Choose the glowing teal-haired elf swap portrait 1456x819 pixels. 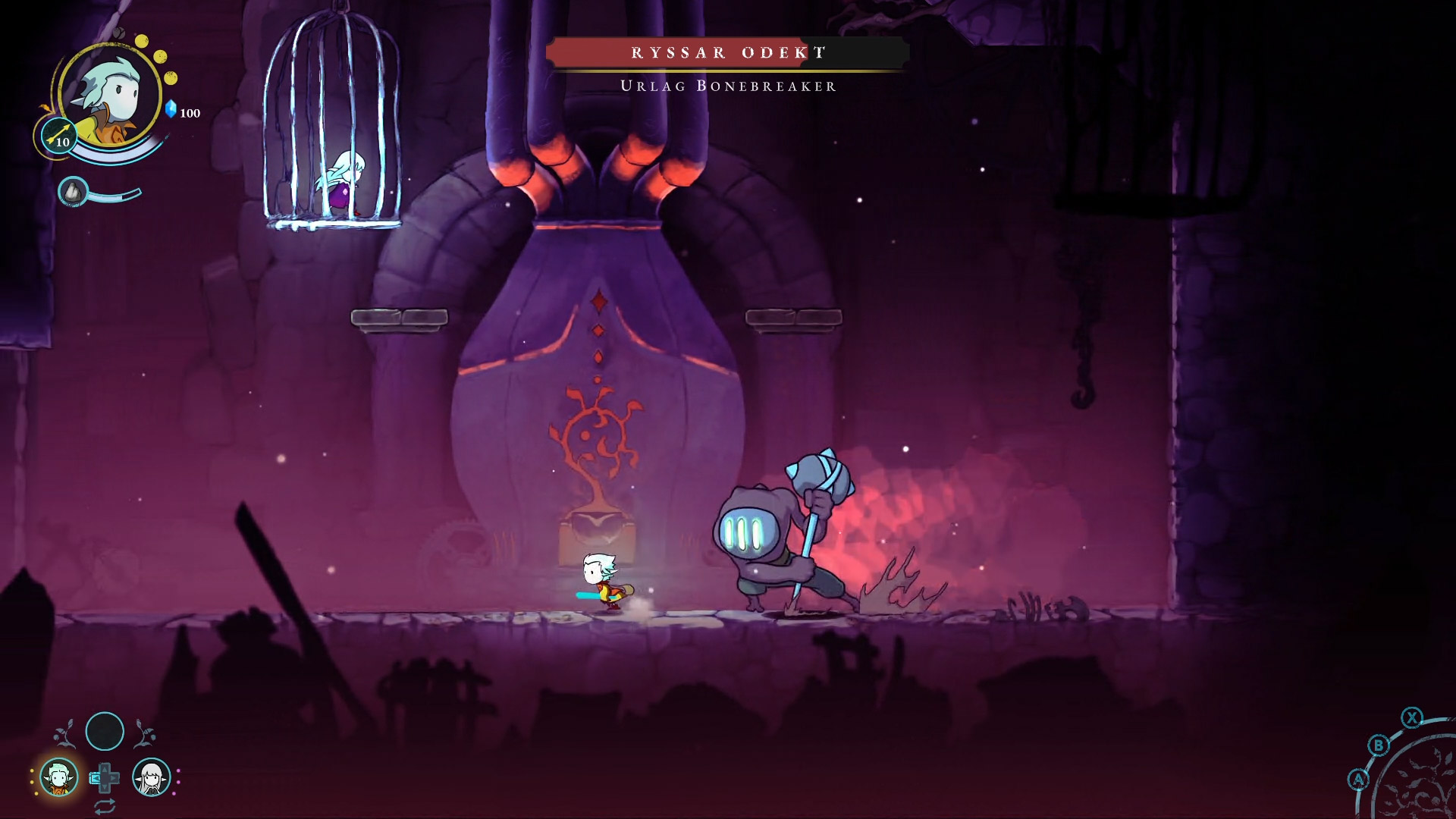58,777
